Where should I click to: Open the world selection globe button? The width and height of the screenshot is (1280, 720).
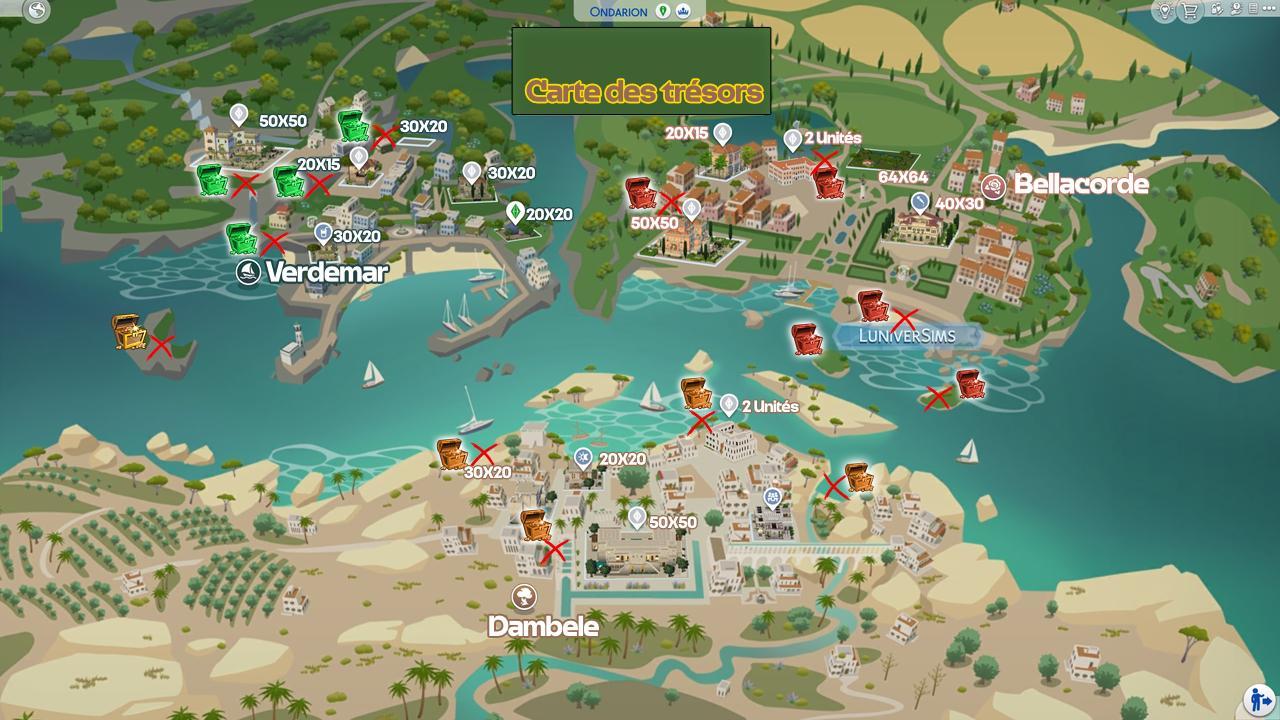[38, 11]
